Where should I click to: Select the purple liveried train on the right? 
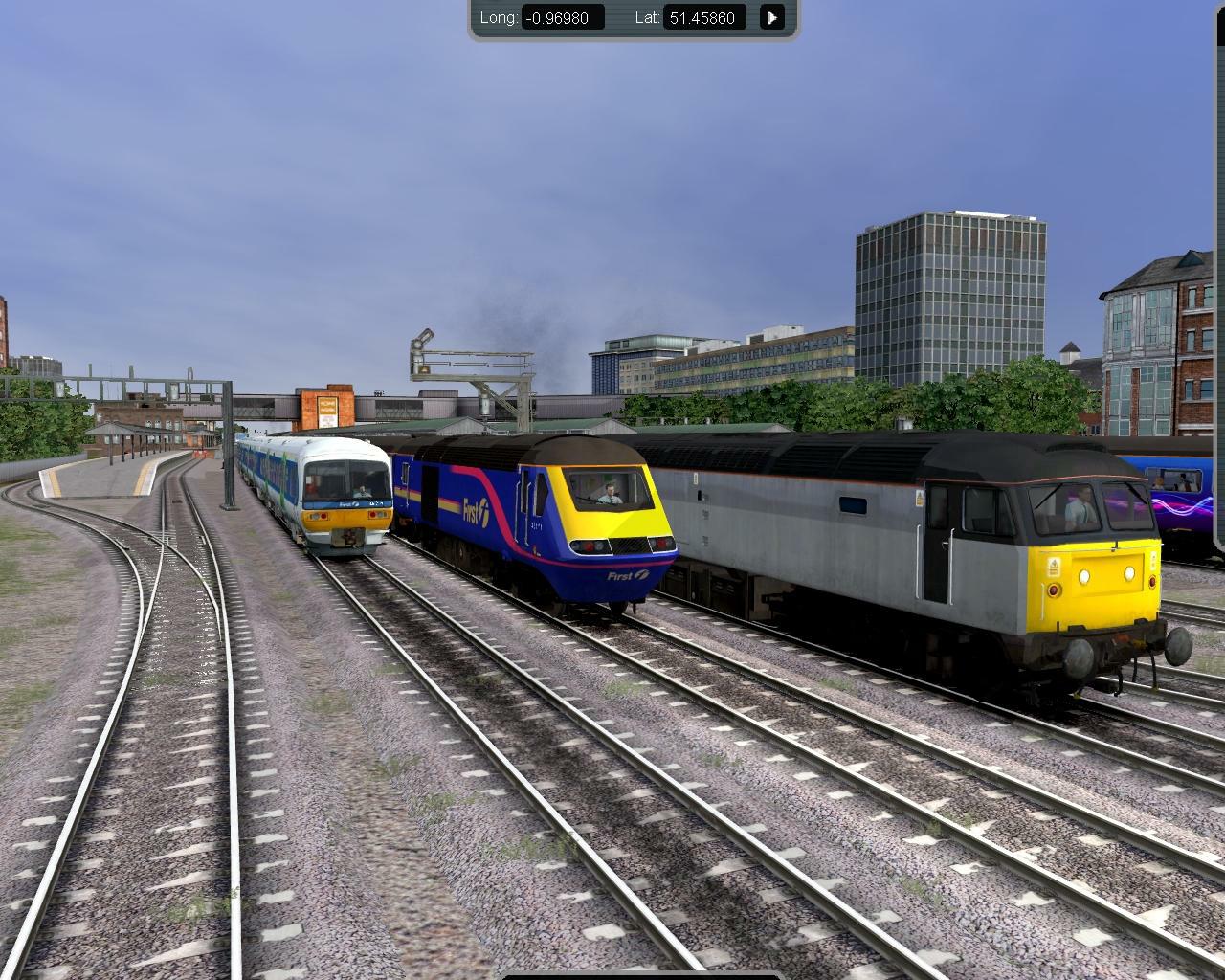(1182, 507)
